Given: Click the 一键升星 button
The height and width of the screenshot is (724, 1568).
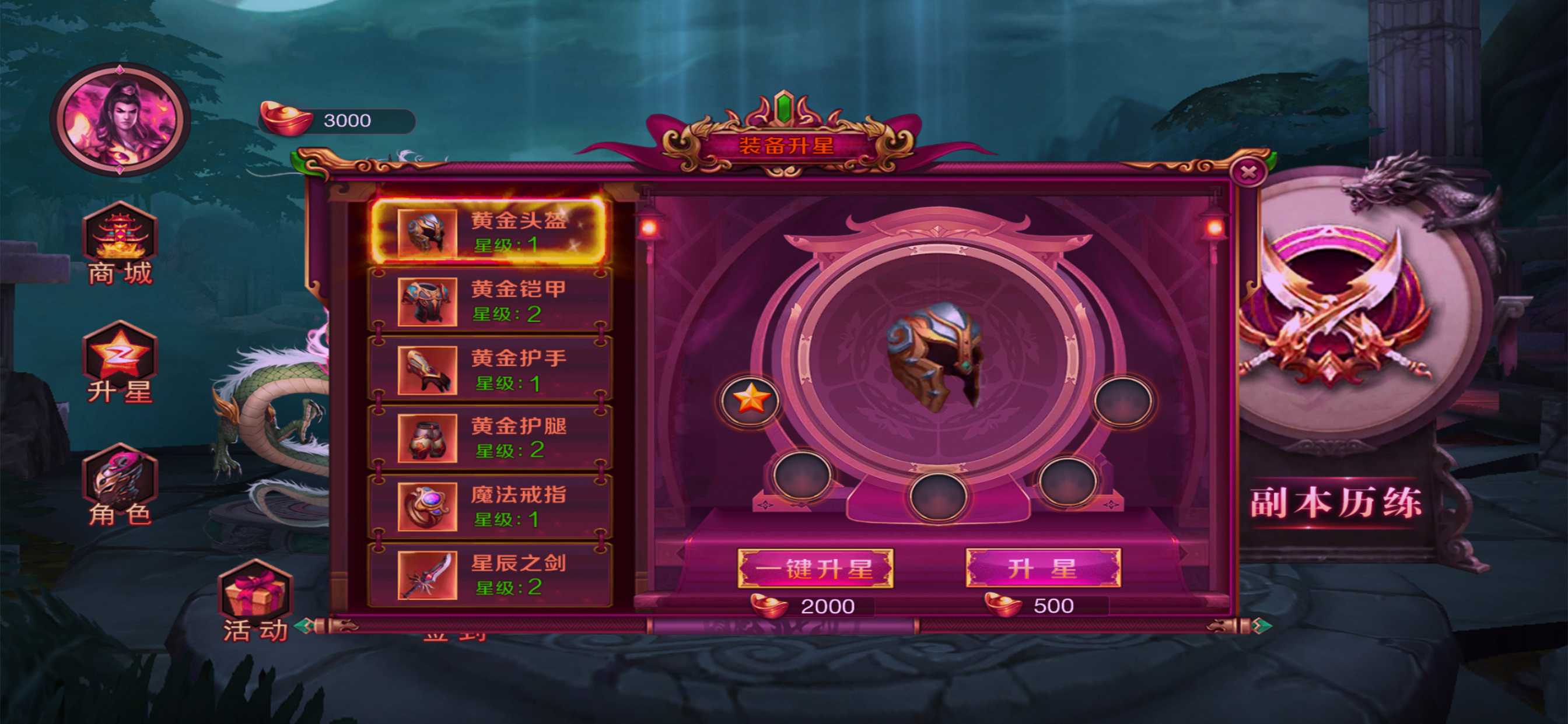Looking at the screenshot, I should click(x=815, y=569).
